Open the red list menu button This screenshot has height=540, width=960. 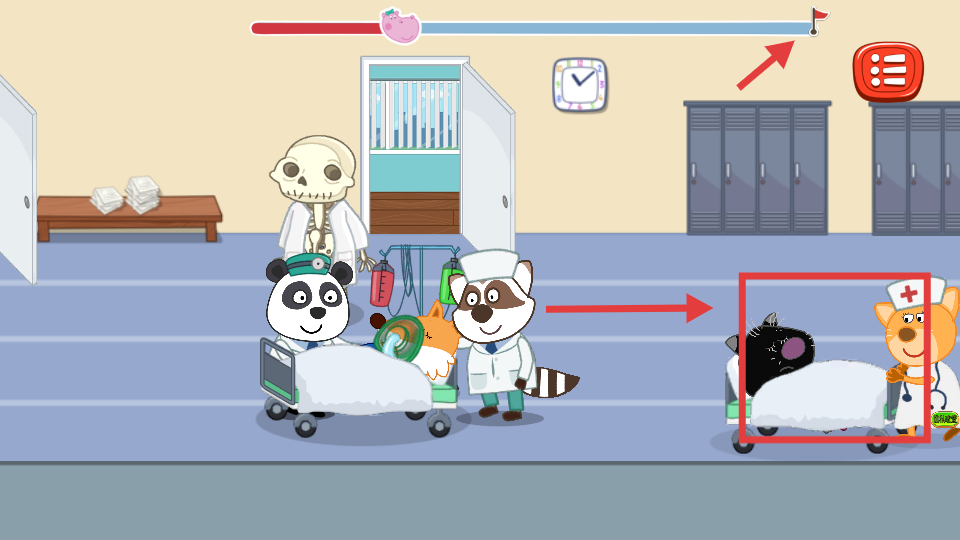[x=886, y=71]
